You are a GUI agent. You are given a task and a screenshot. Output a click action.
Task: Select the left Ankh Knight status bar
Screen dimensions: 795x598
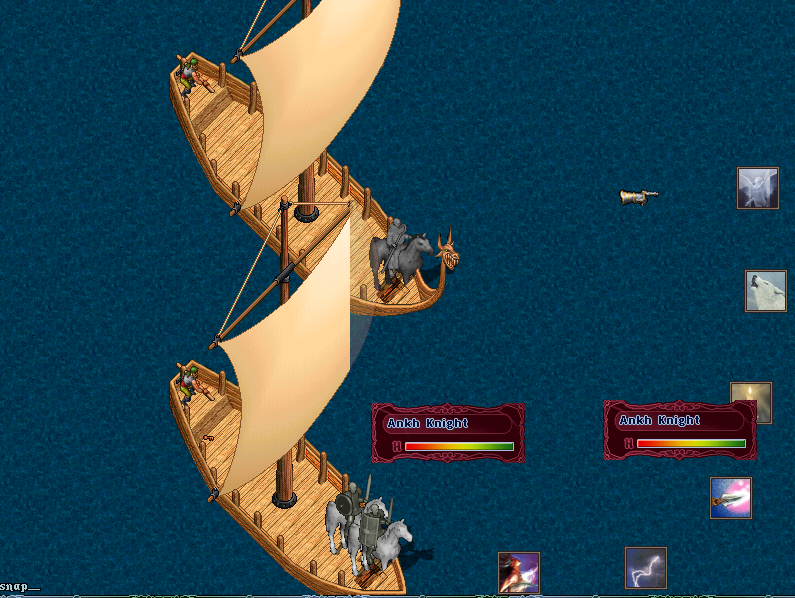tap(448, 433)
